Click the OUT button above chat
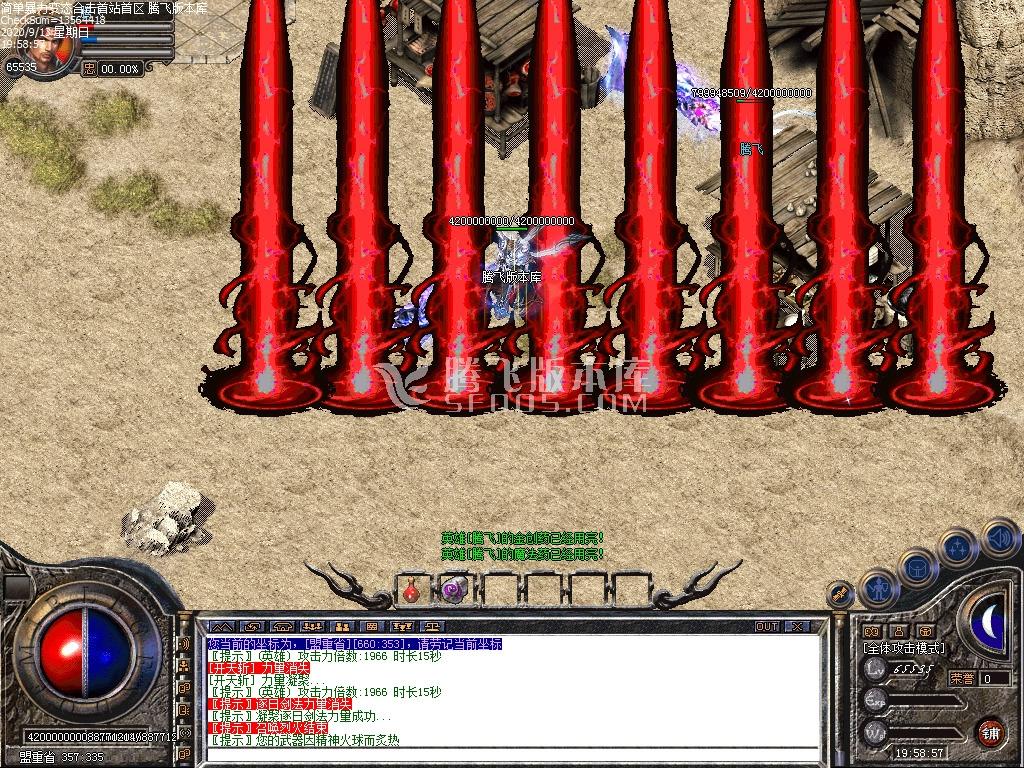1024x768 pixels. pyautogui.click(x=767, y=627)
